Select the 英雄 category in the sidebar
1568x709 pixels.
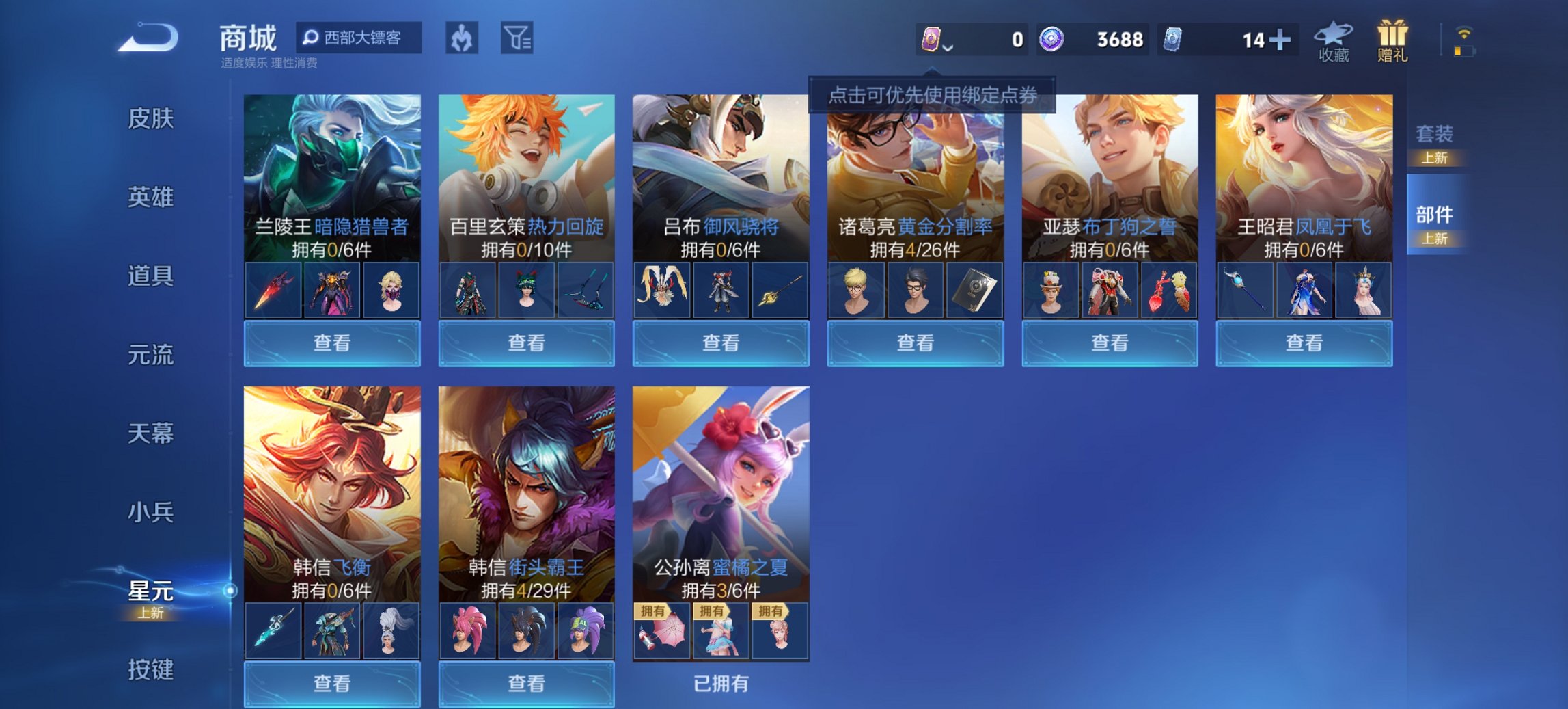(x=152, y=197)
